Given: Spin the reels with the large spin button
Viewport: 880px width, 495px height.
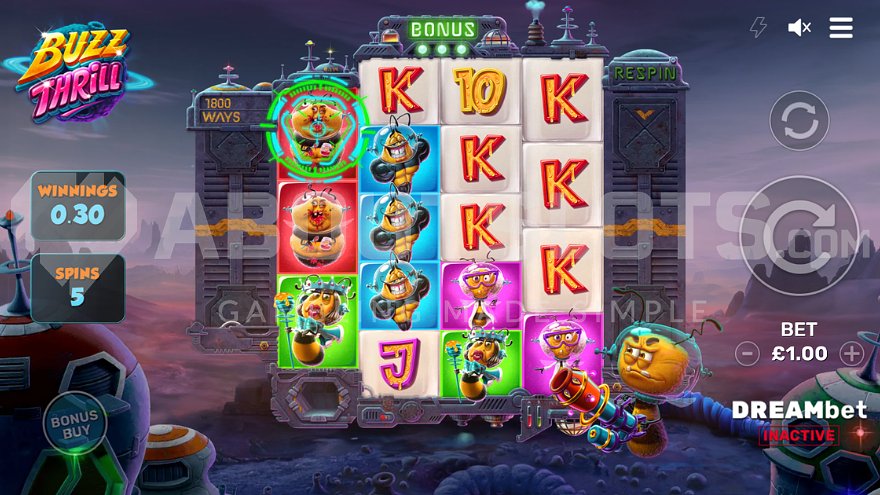Looking at the screenshot, I should 799,236.
